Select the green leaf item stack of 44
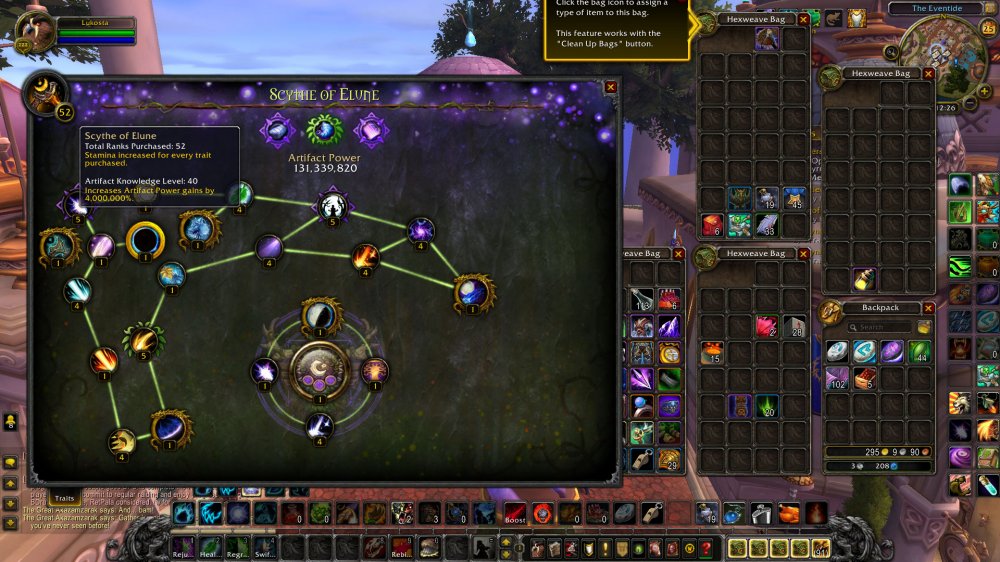Screen dimensions: 1000x562 pyautogui.click(x=917, y=352)
